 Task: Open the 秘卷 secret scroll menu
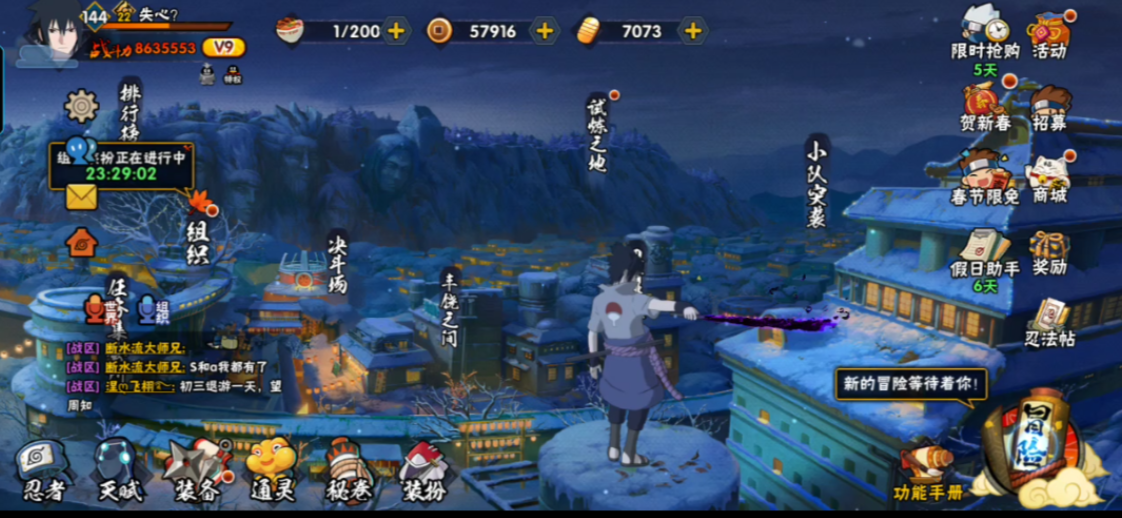pos(349,470)
